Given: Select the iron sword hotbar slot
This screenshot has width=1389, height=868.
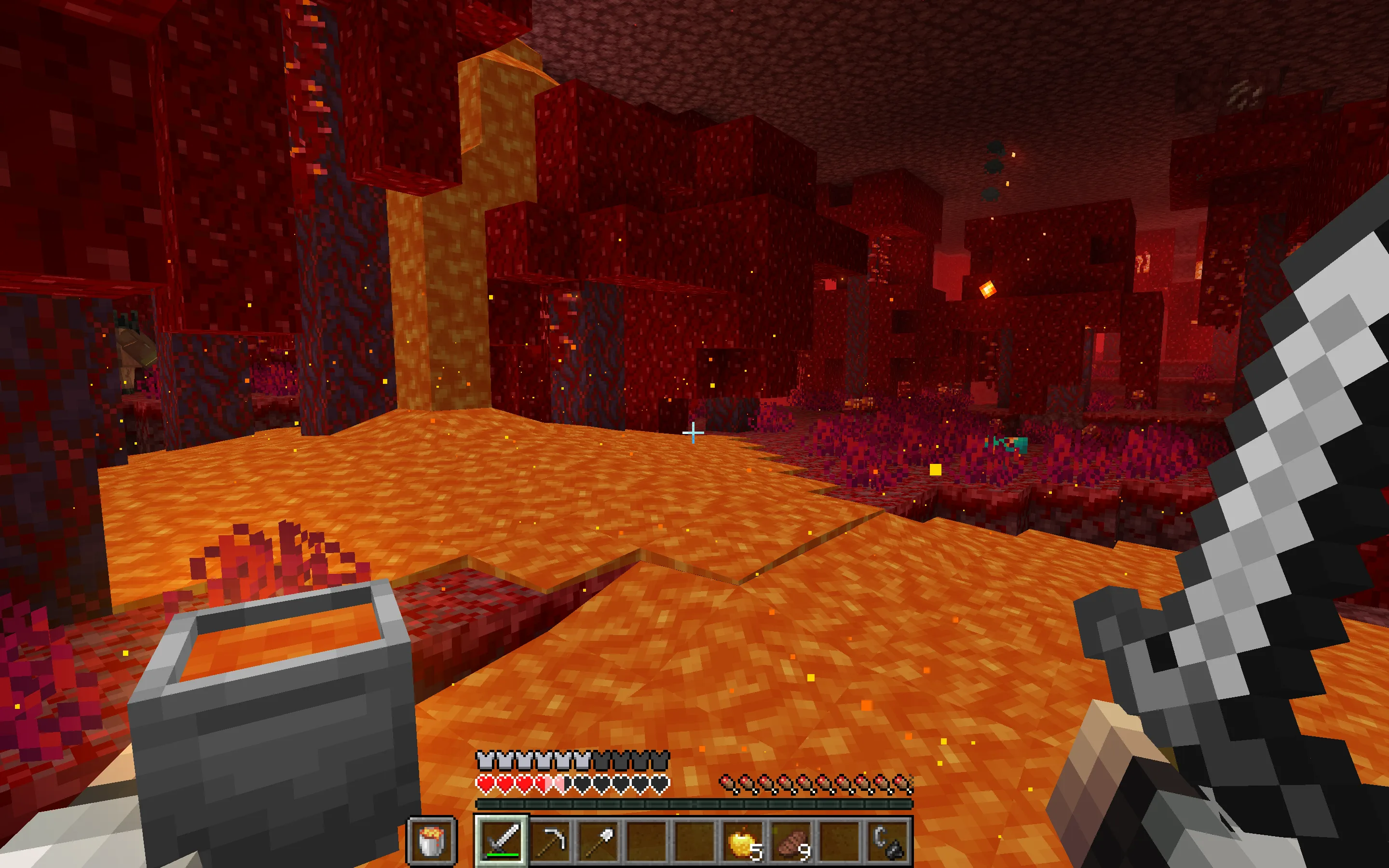Looking at the screenshot, I should (502, 841).
